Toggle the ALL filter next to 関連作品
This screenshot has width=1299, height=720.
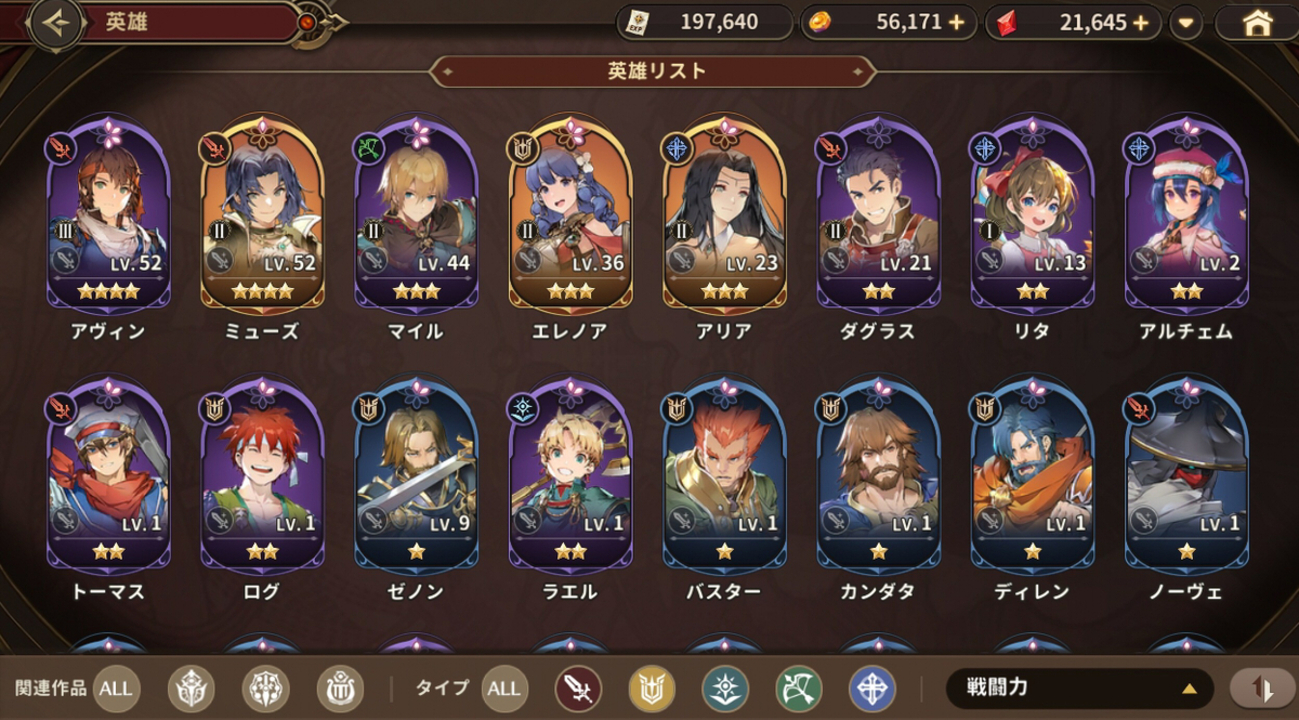[114, 688]
